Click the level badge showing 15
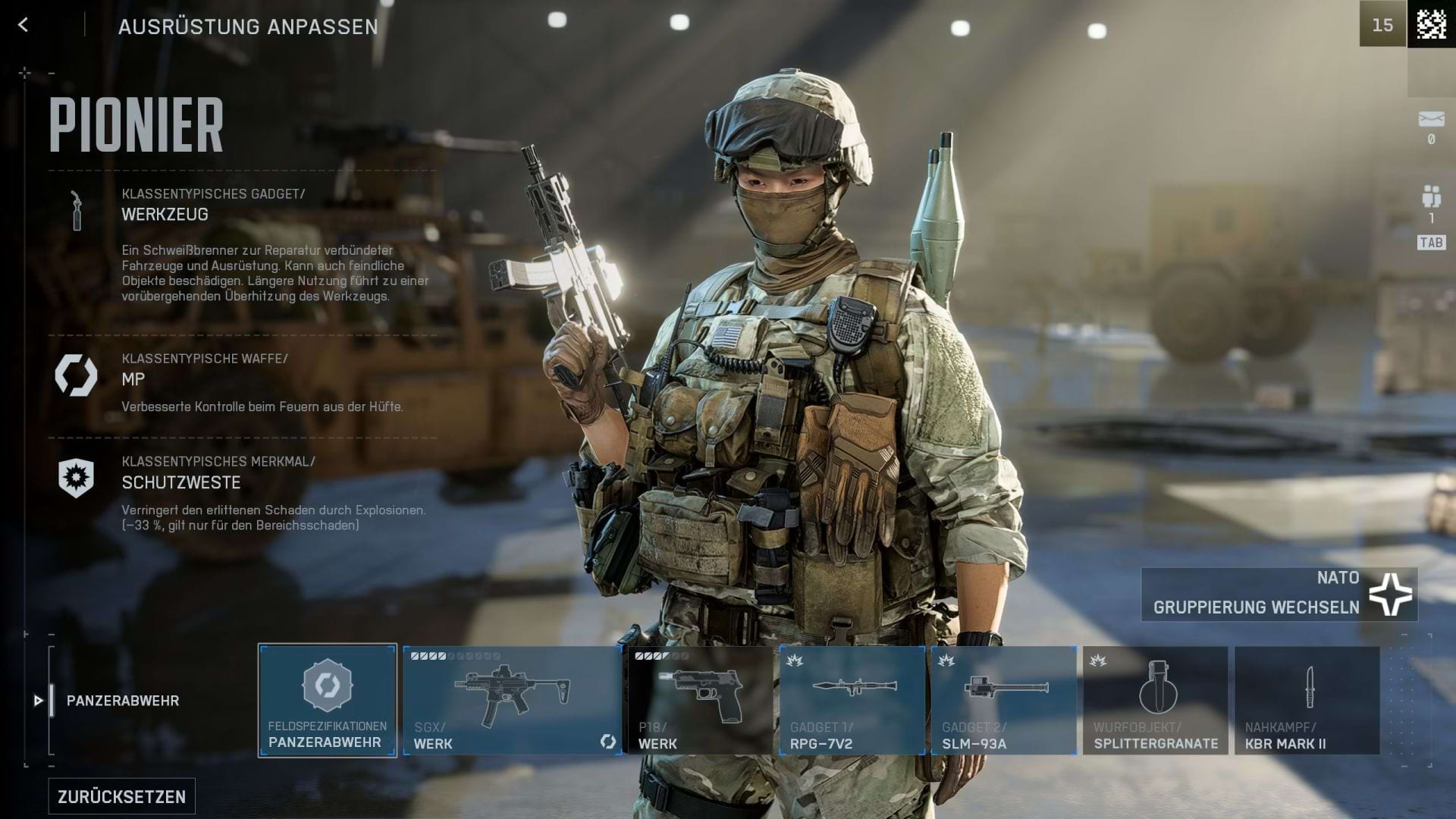 (x=1384, y=25)
